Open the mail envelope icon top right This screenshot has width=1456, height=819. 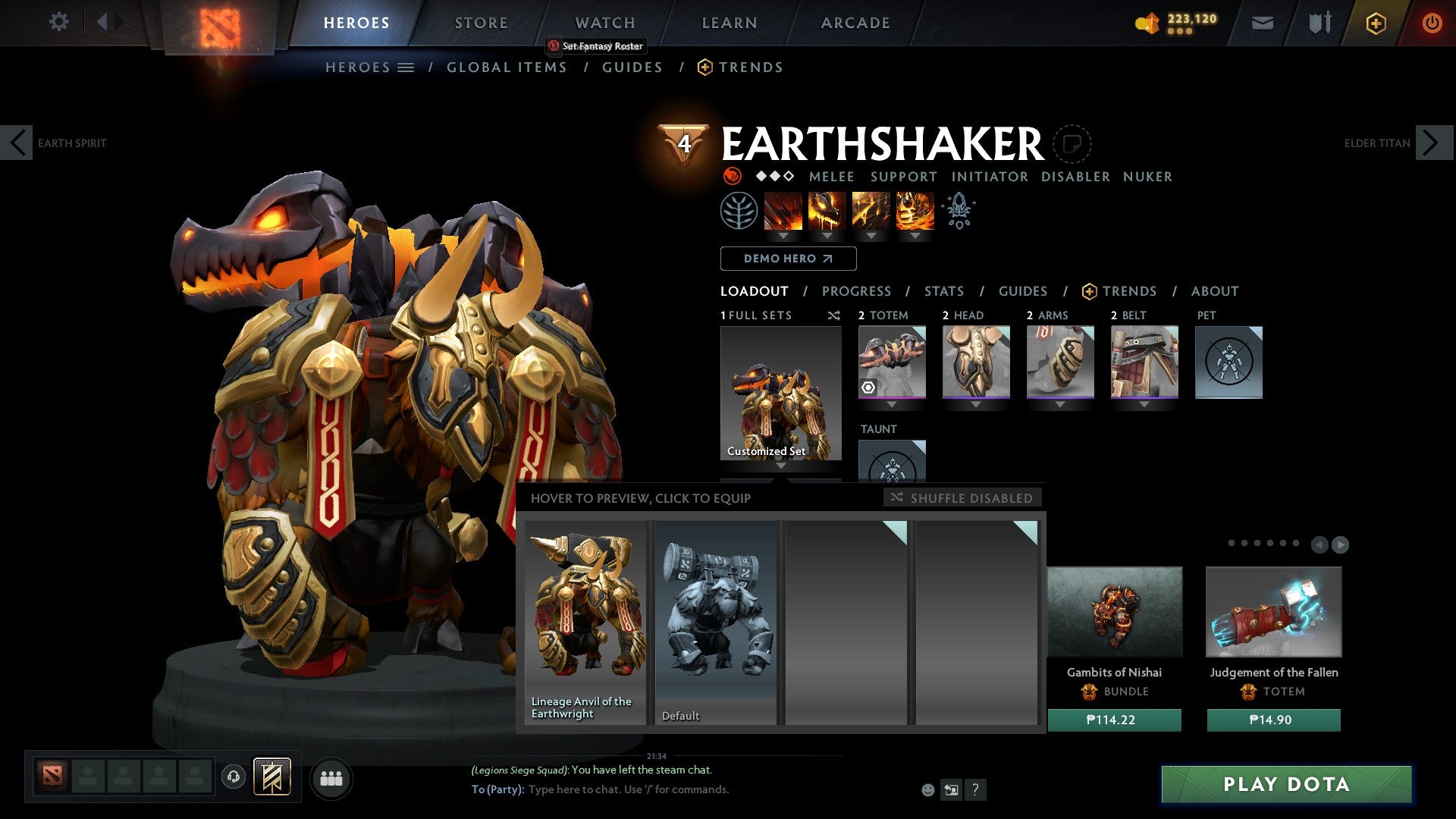(x=1263, y=23)
